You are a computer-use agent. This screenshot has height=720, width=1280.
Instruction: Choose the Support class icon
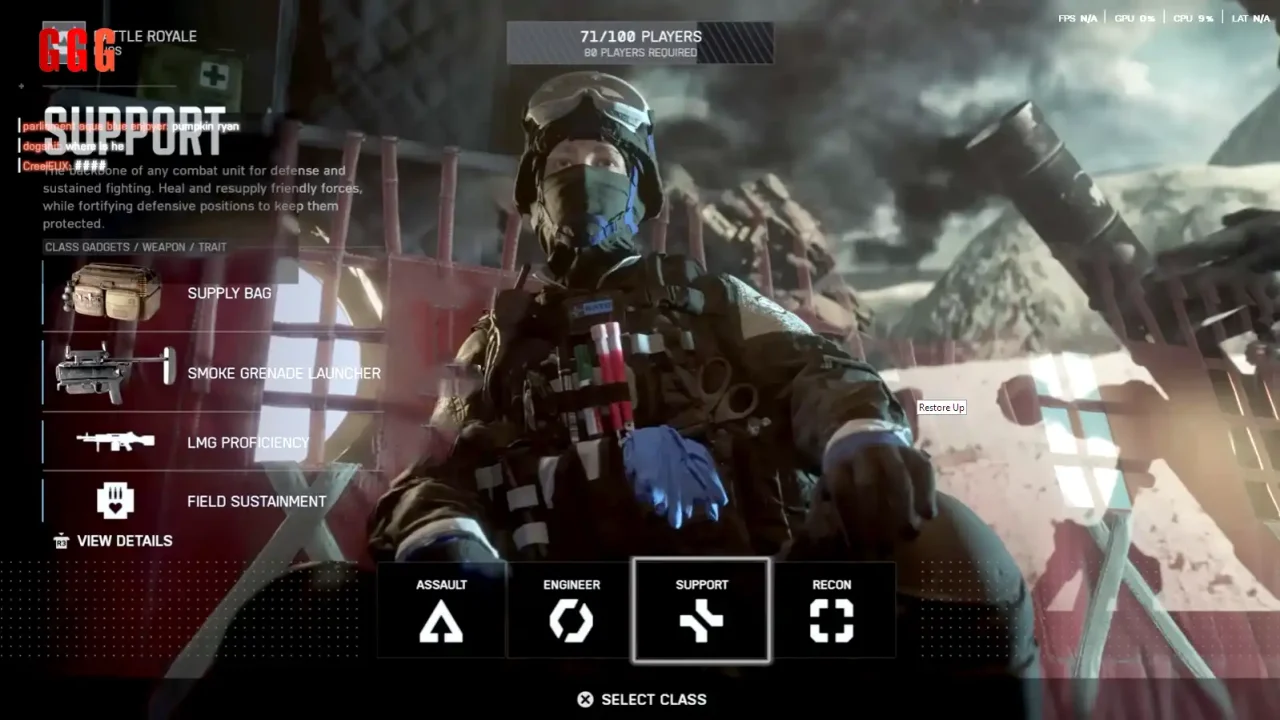coord(701,623)
